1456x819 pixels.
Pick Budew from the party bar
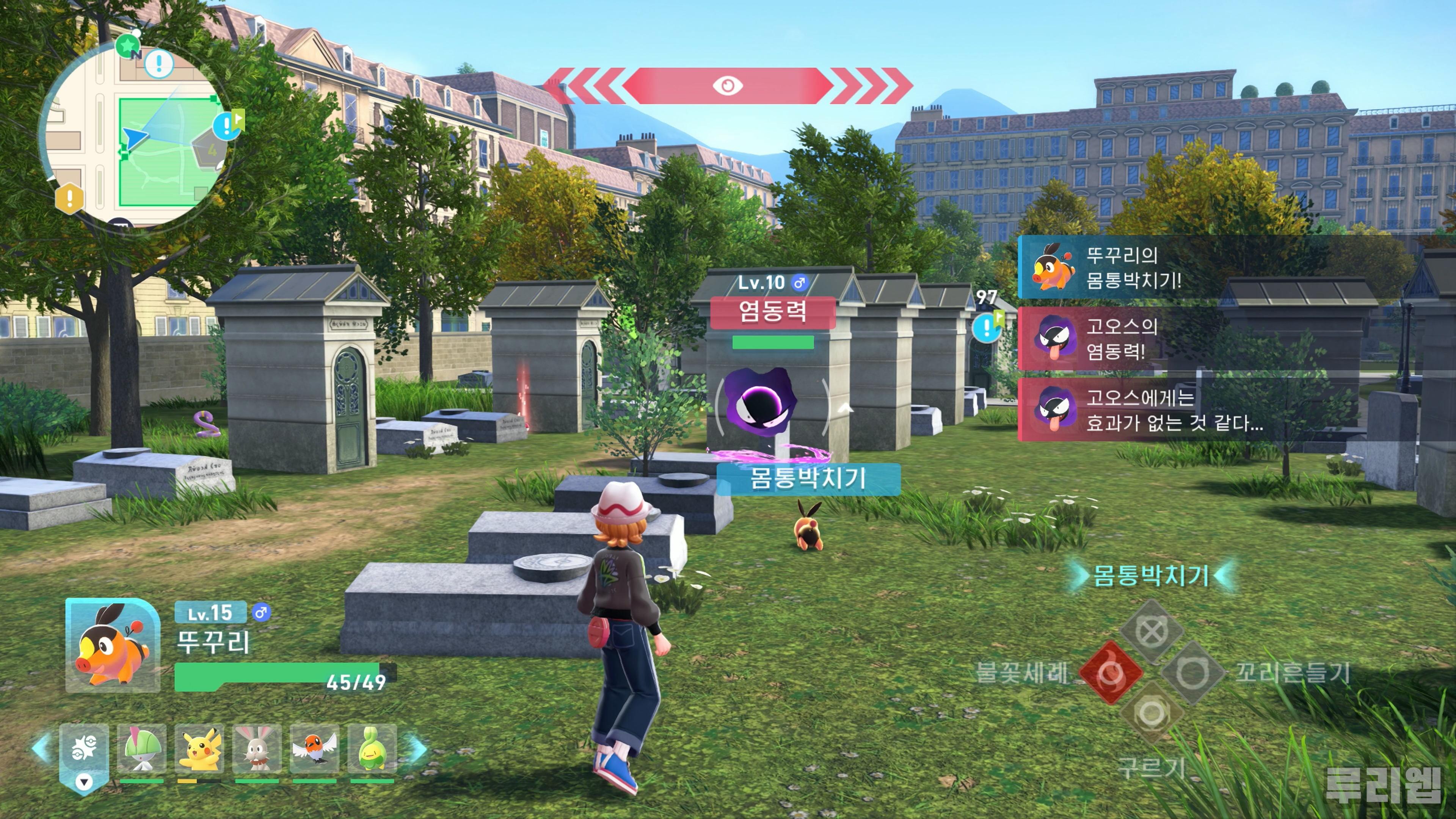coord(372,749)
